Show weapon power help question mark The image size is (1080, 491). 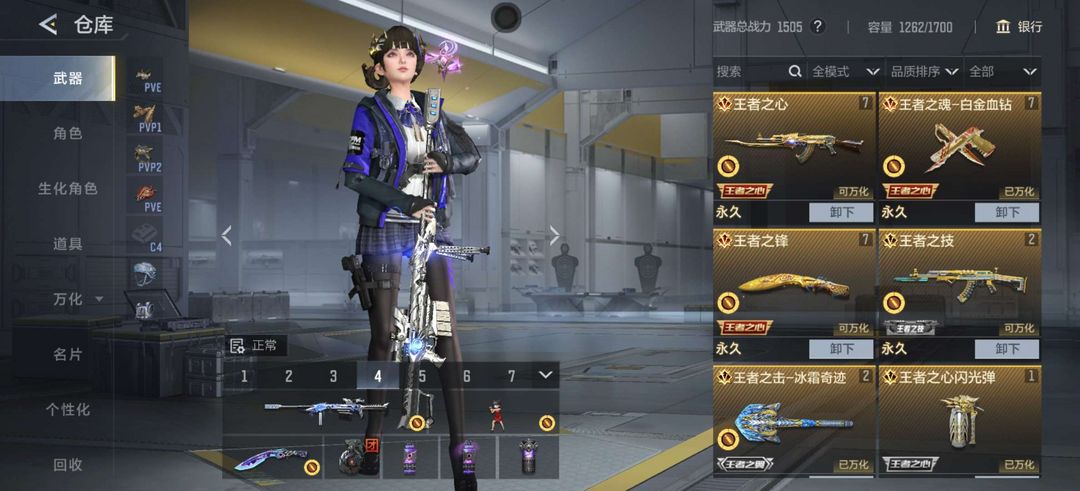(x=817, y=27)
